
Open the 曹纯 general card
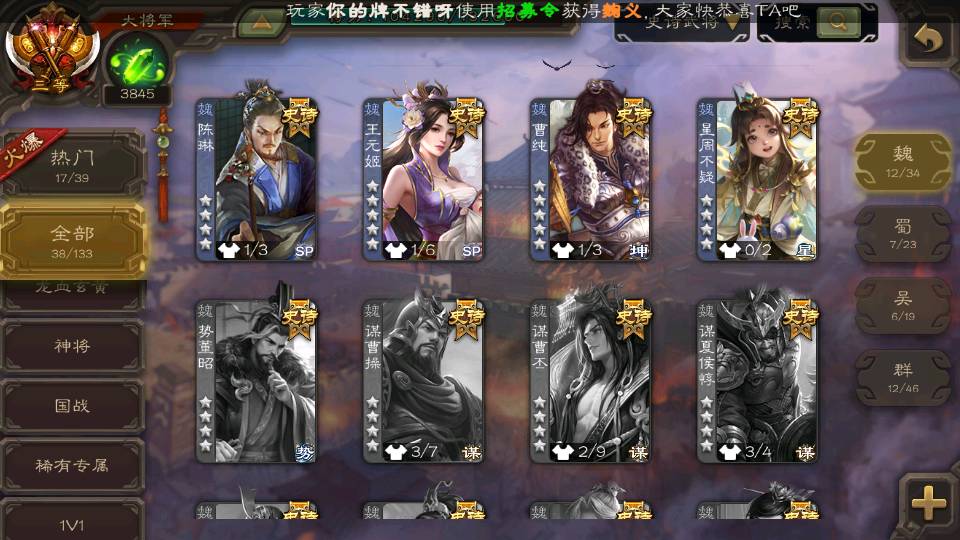coord(591,178)
